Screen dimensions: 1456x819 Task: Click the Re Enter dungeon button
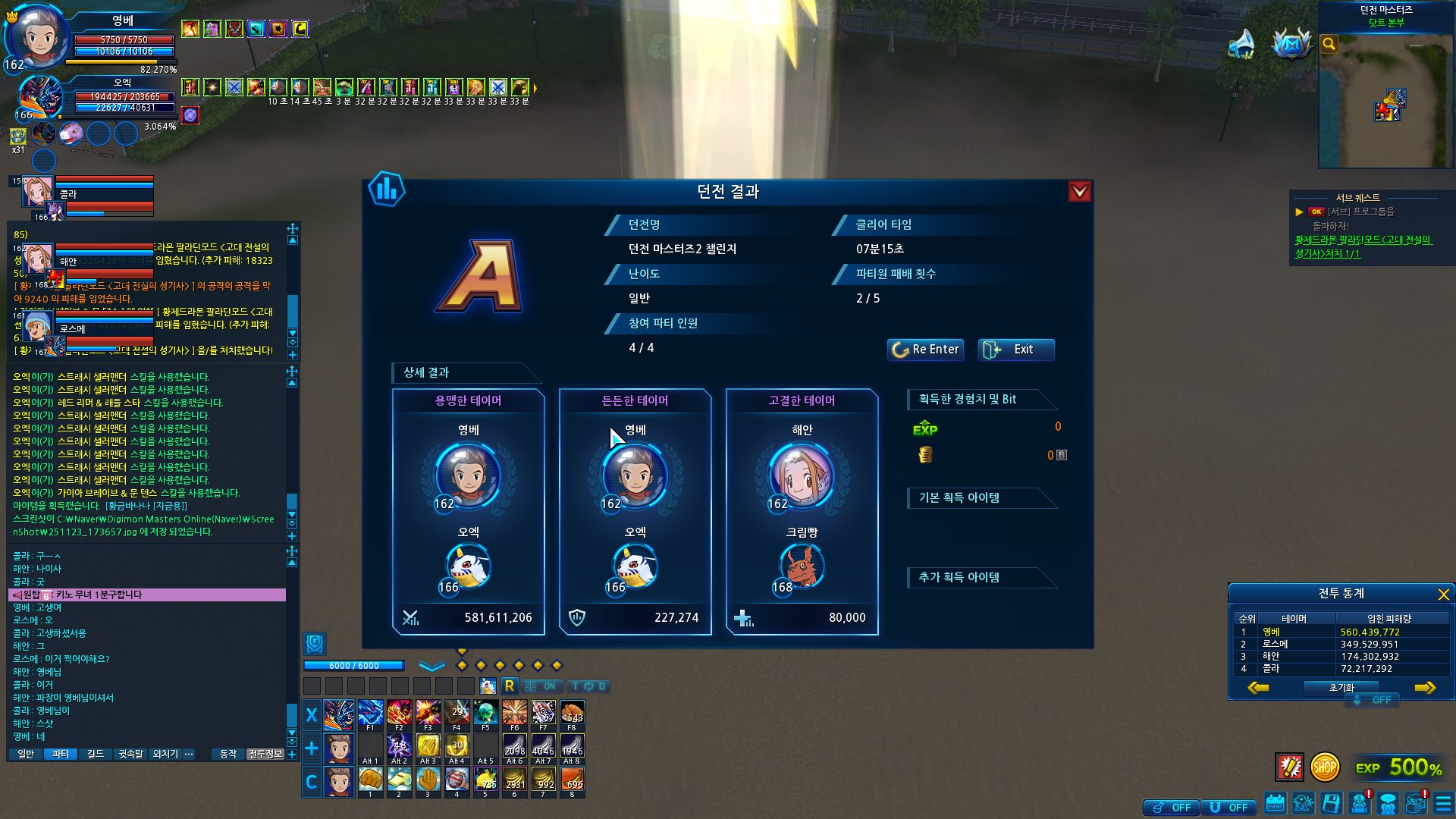pyautogui.click(x=925, y=350)
